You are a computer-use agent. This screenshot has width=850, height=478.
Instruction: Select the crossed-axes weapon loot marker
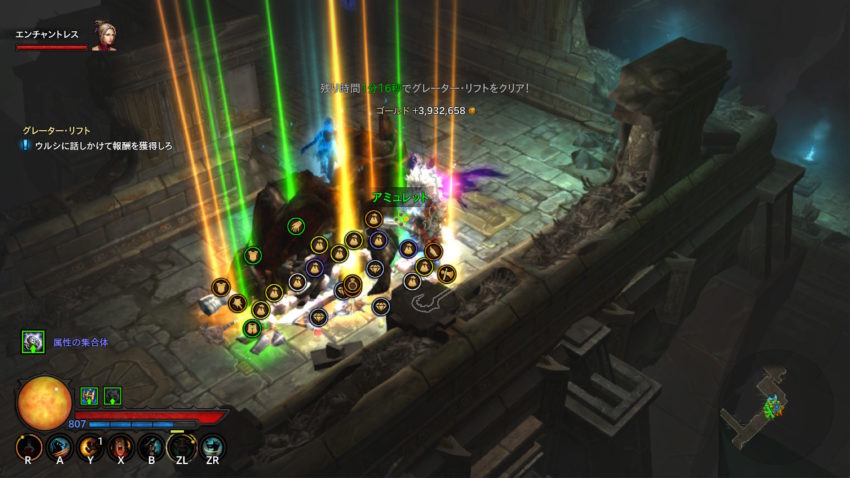[448, 271]
